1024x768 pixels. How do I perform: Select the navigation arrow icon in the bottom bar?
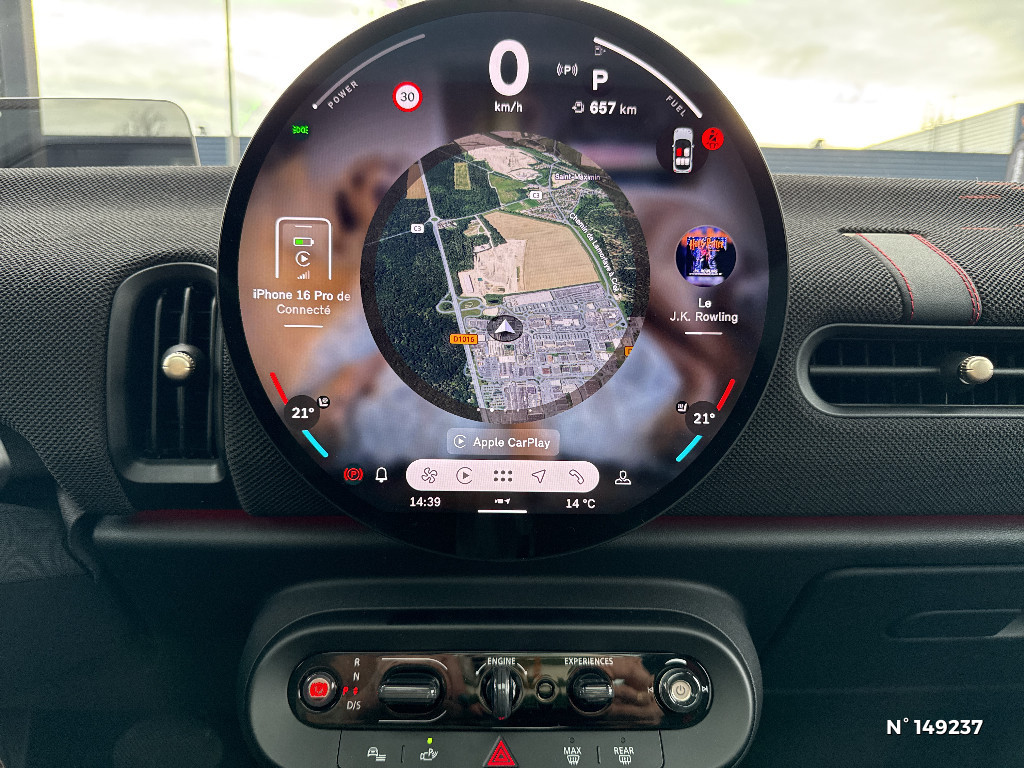pyautogui.click(x=539, y=476)
